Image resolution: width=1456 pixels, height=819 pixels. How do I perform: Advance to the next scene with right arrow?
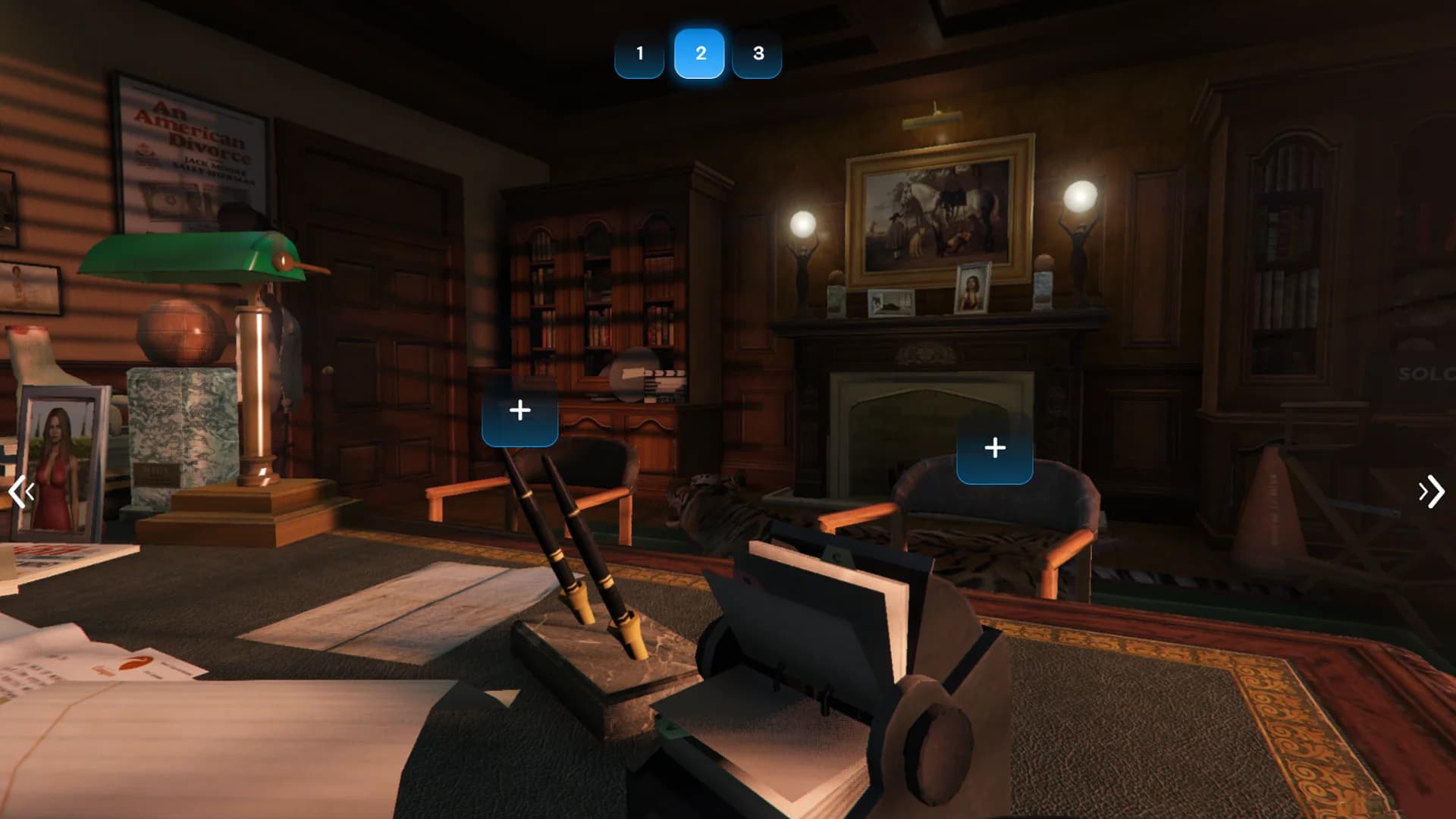1431,492
